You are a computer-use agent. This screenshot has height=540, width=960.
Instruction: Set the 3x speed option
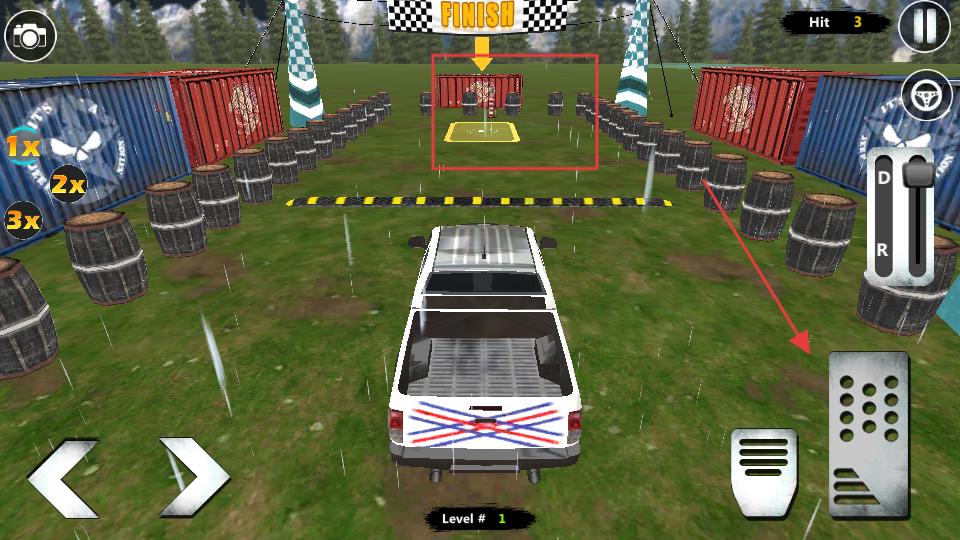(x=23, y=219)
